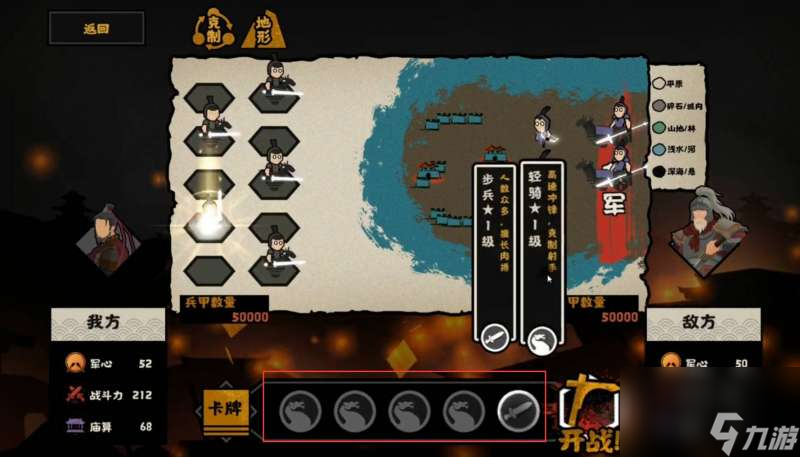Choose the 轻骑 1级 unit card
The image size is (800, 457).
[542, 257]
